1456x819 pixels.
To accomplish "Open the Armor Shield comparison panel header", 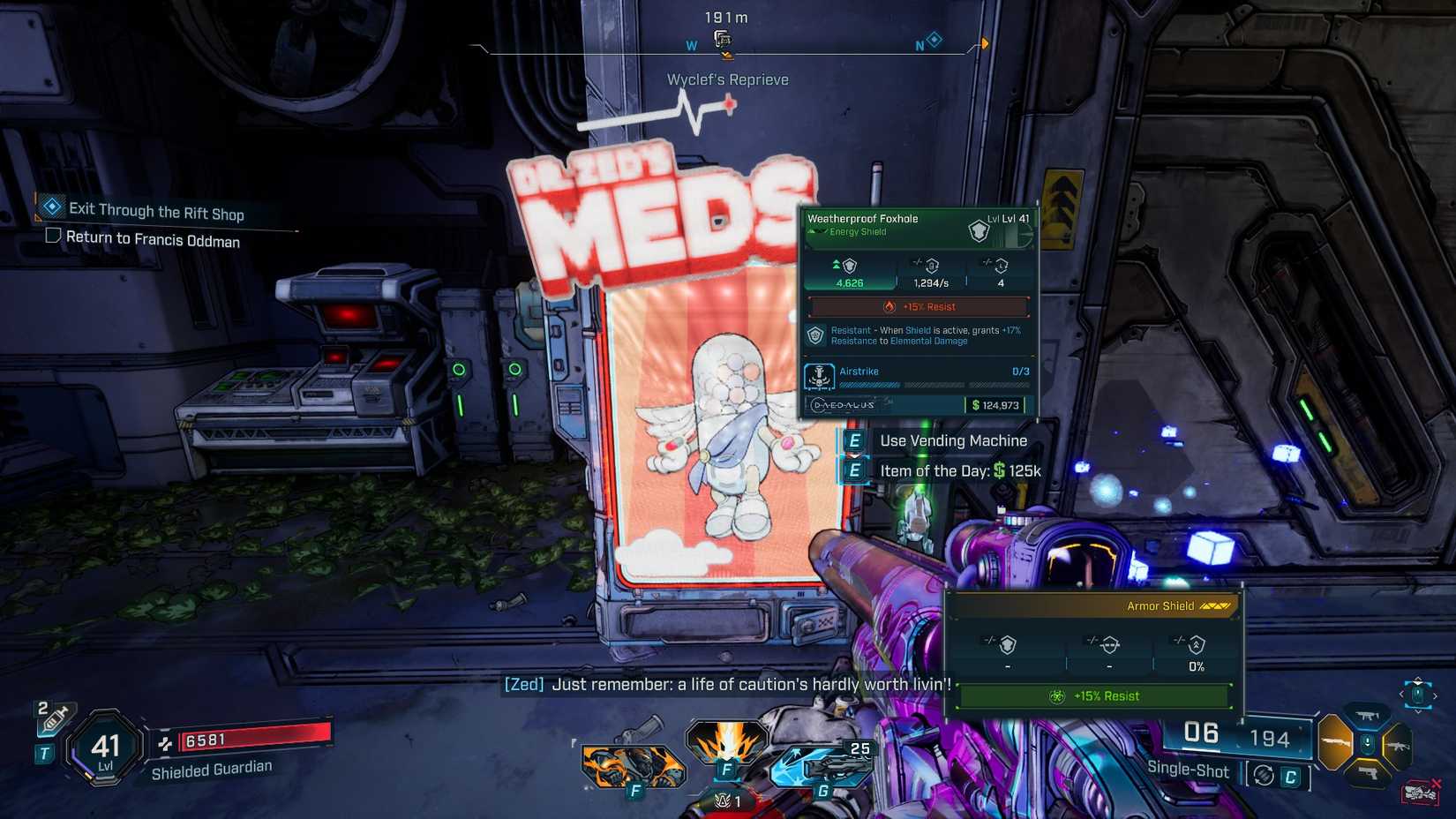I will click(1160, 605).
